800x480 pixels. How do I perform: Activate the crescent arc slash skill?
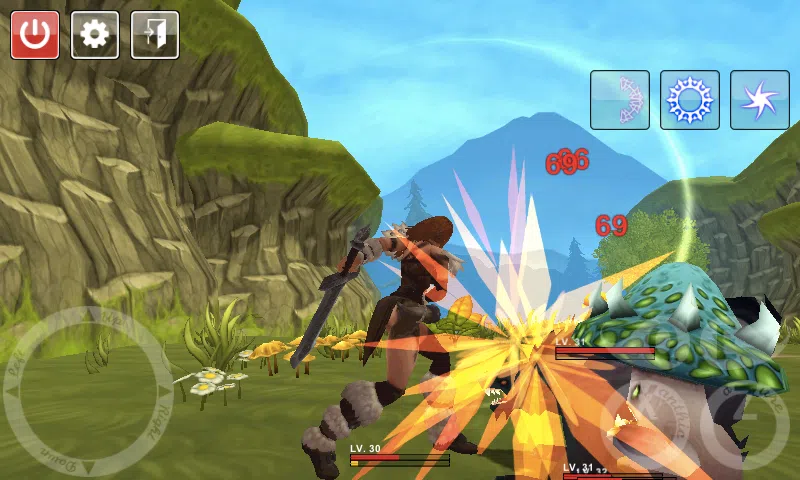point(620,100)
